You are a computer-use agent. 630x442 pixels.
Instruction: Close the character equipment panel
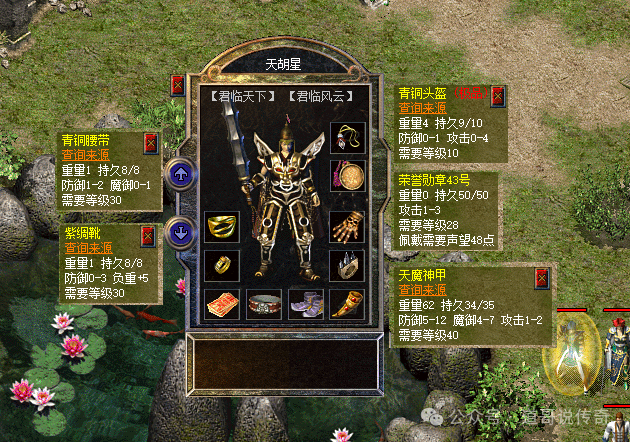178,85
